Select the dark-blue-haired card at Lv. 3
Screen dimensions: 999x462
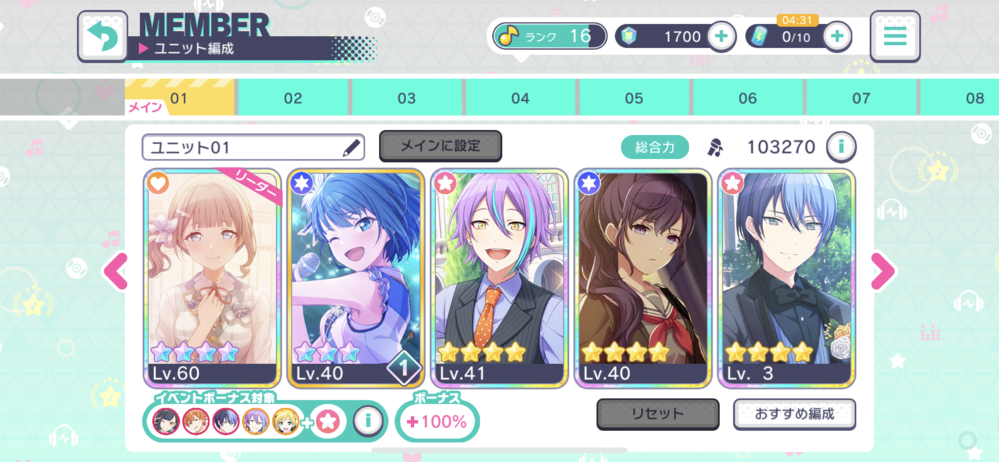click(x=786, y=278)
